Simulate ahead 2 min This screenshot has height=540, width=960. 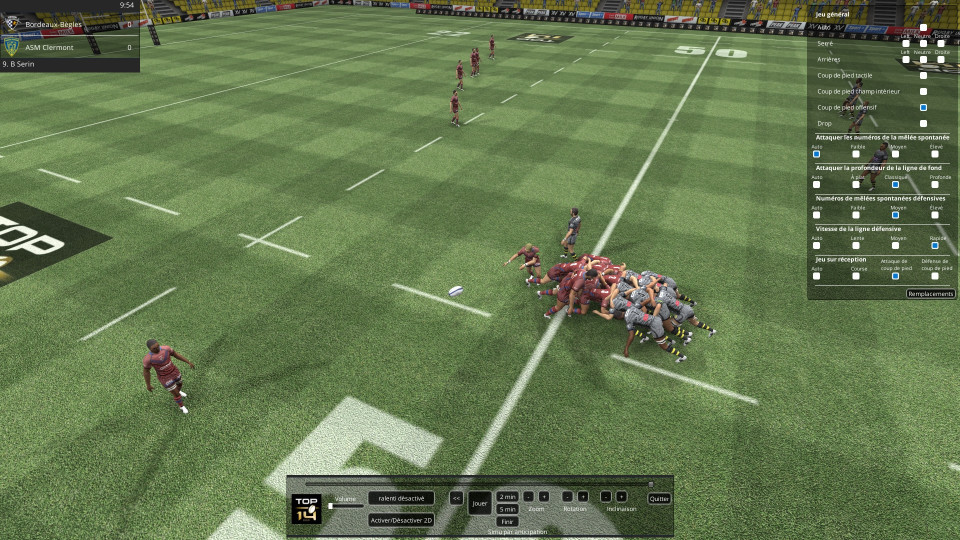pyautogui.click(x=507, y=496)
